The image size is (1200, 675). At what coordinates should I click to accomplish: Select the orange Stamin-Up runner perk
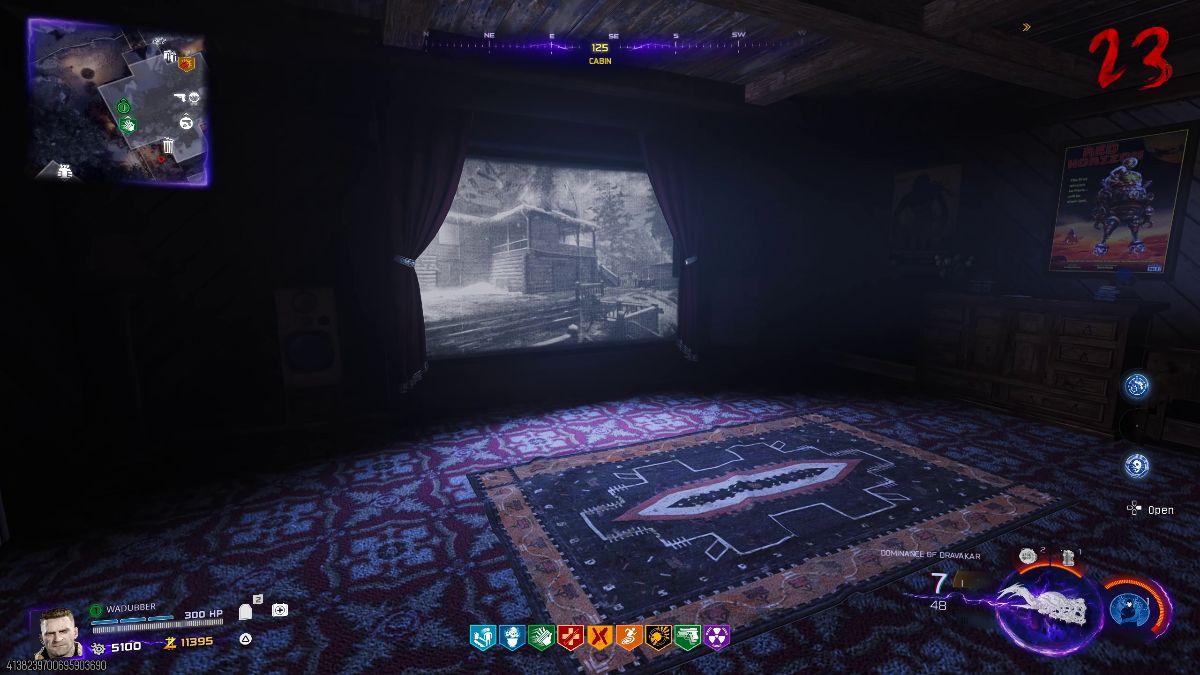tap(628, 635)
